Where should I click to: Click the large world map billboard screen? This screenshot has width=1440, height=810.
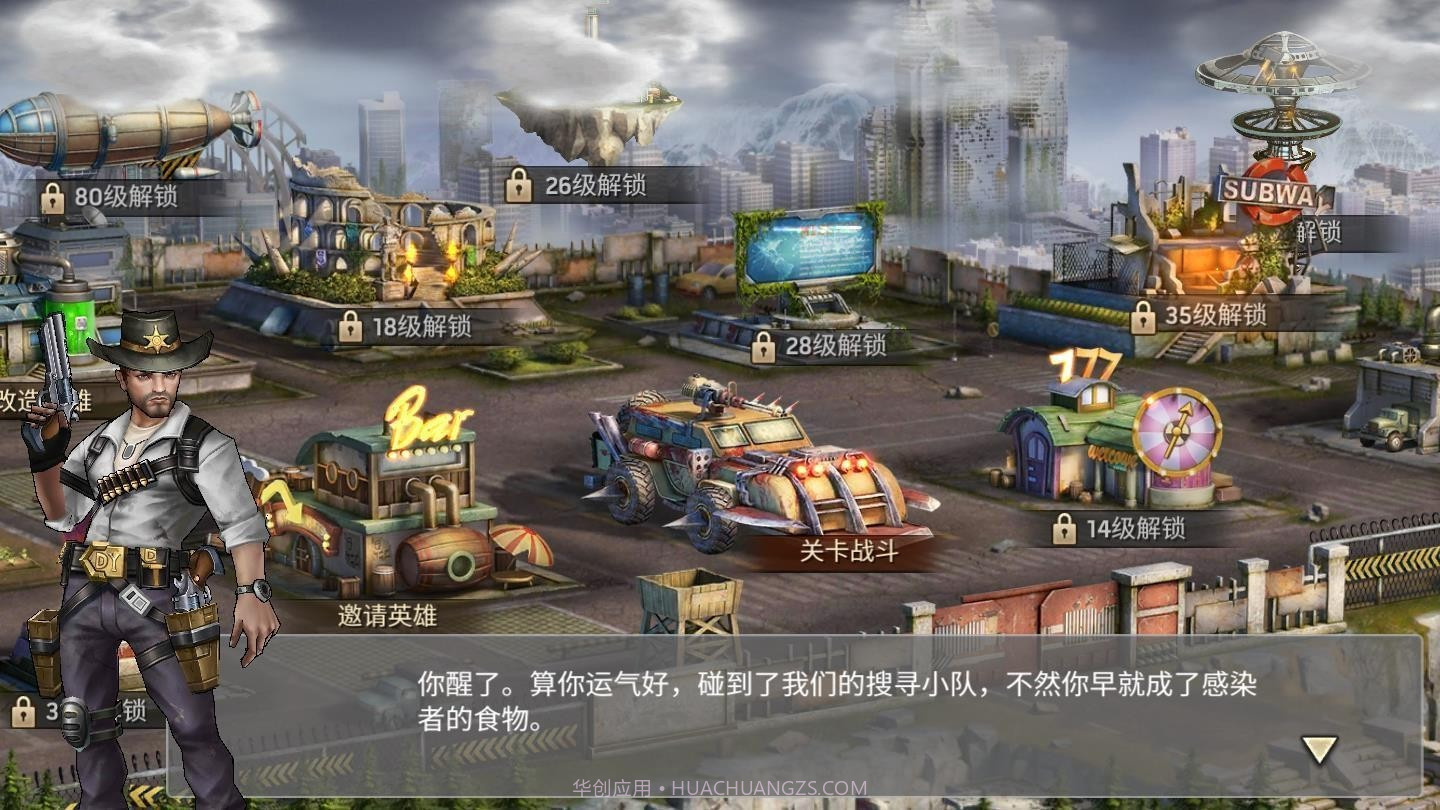[x=810, y=248]
